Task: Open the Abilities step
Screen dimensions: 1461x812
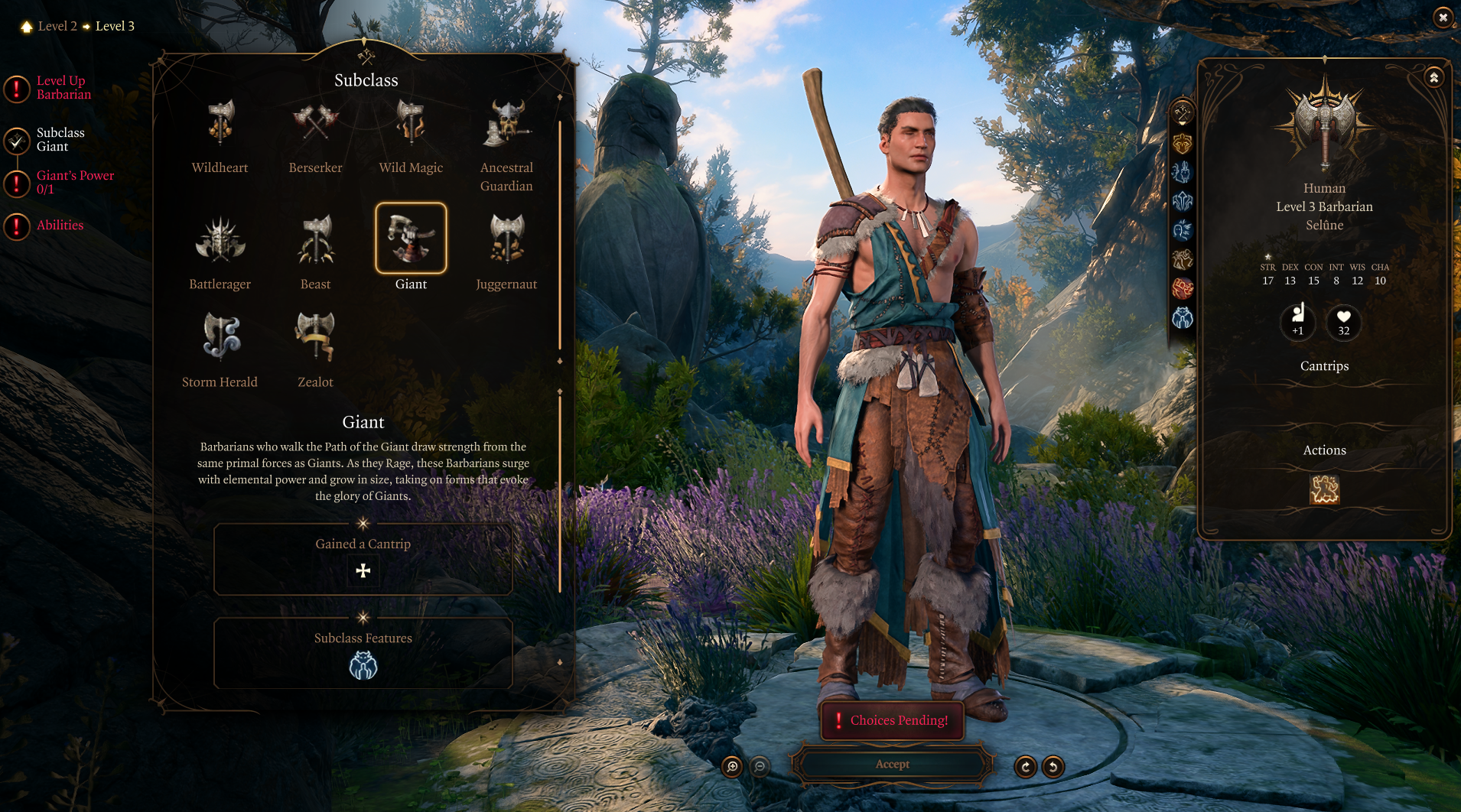Action: pyautogui.click(x=60, y=226)
